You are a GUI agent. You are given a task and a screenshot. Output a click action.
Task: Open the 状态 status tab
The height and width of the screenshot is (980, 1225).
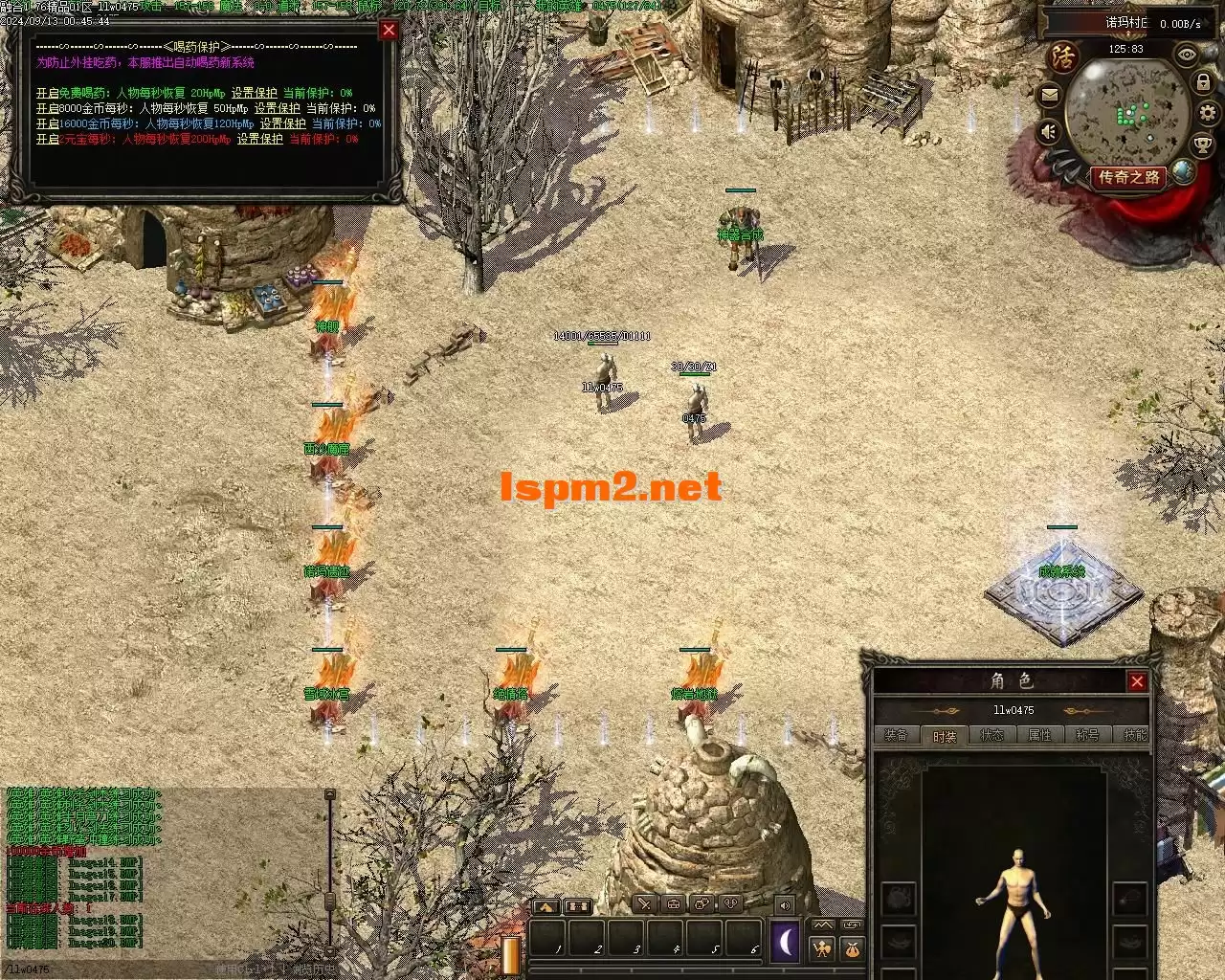click(x=992, y=735)
